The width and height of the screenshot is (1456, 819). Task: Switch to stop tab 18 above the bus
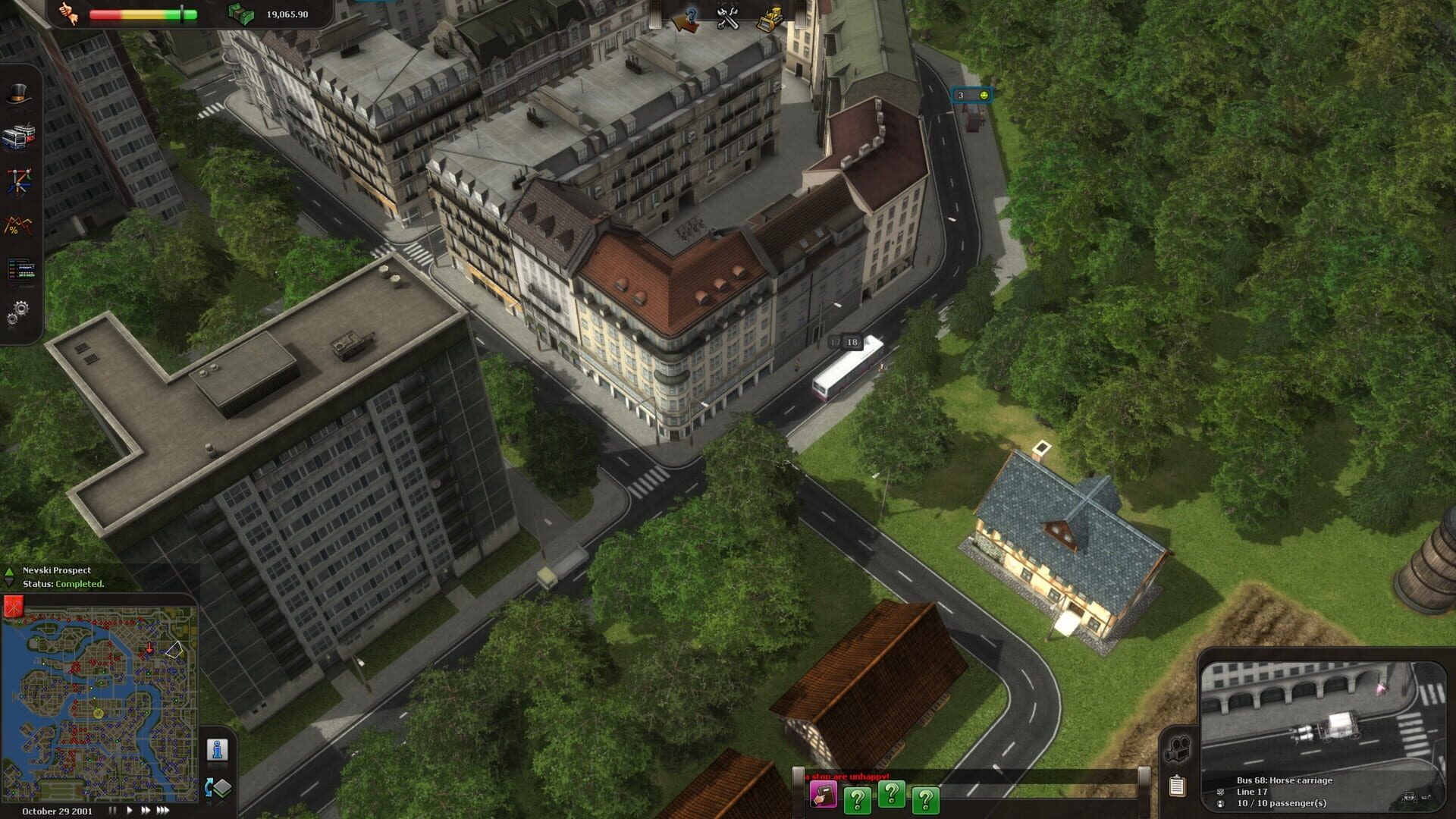point(854,341)
